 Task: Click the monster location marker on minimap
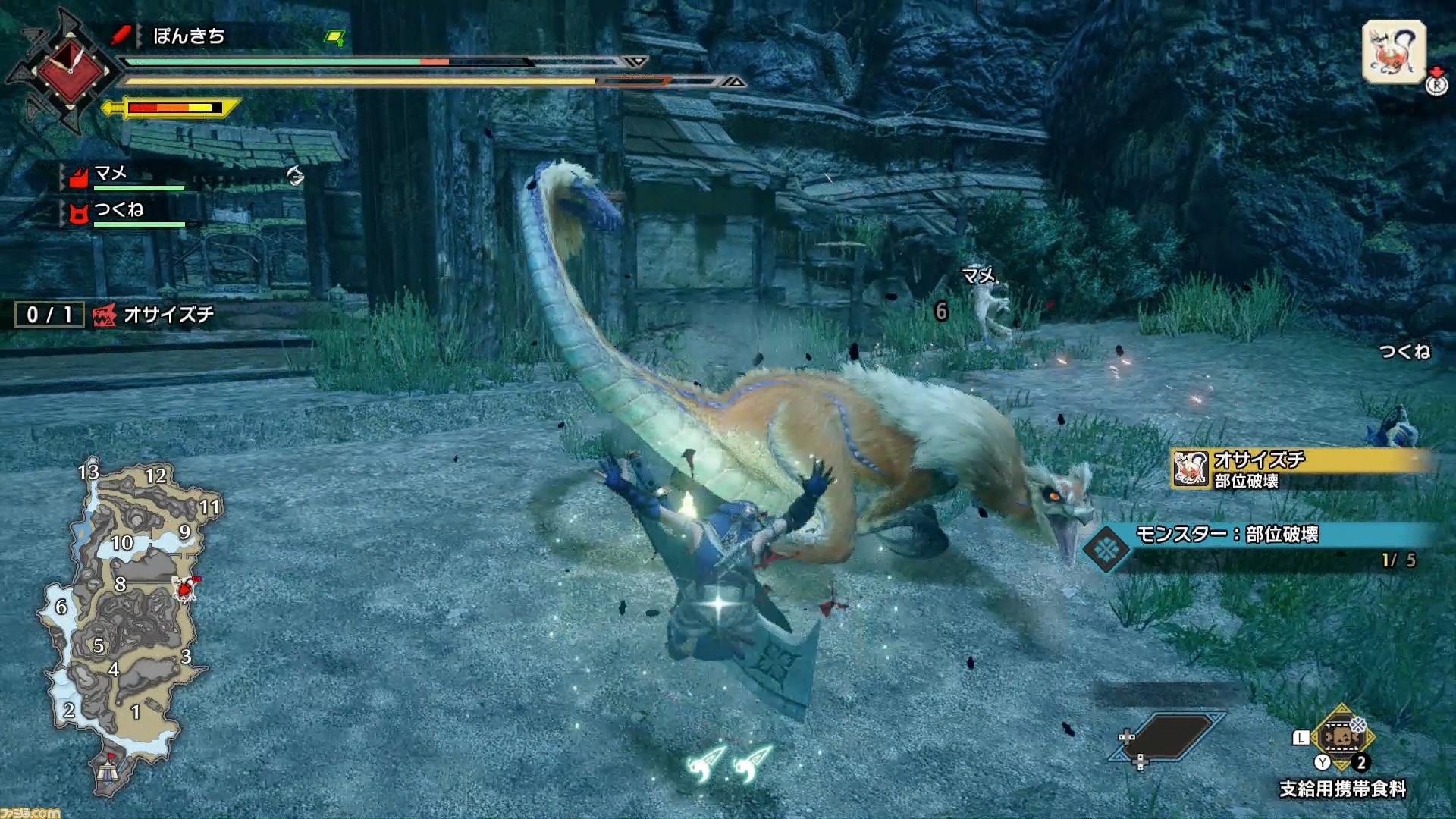pyautogui.click(x=185, y=588)
